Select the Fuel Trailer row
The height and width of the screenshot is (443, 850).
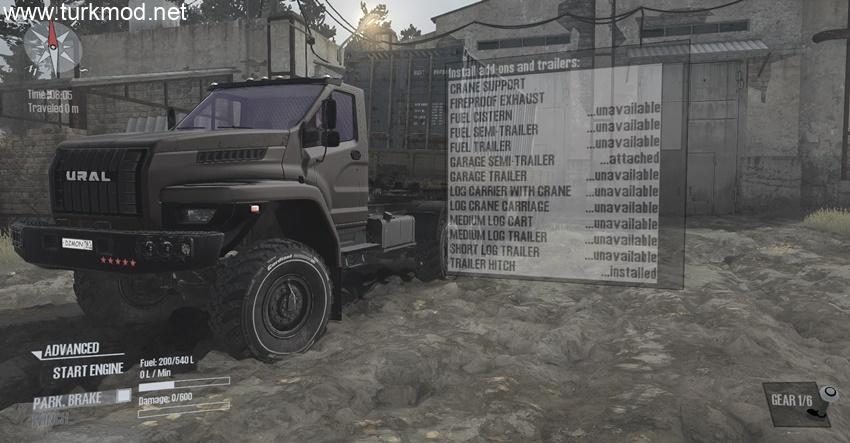pyautogui.click(x=481, y=144)
